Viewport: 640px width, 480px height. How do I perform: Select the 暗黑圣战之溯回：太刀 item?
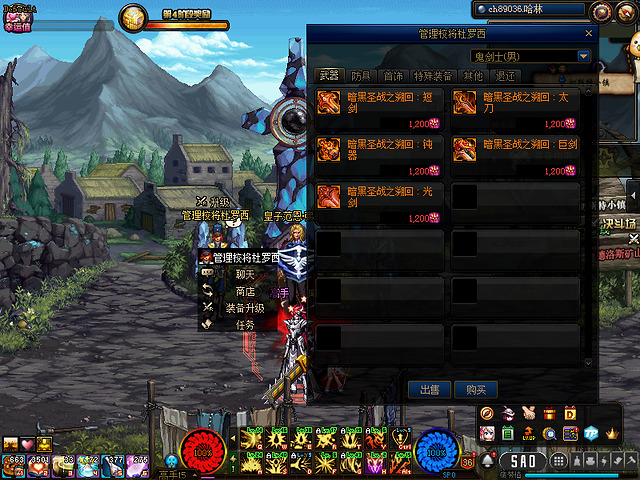click(x=515, y=108)
